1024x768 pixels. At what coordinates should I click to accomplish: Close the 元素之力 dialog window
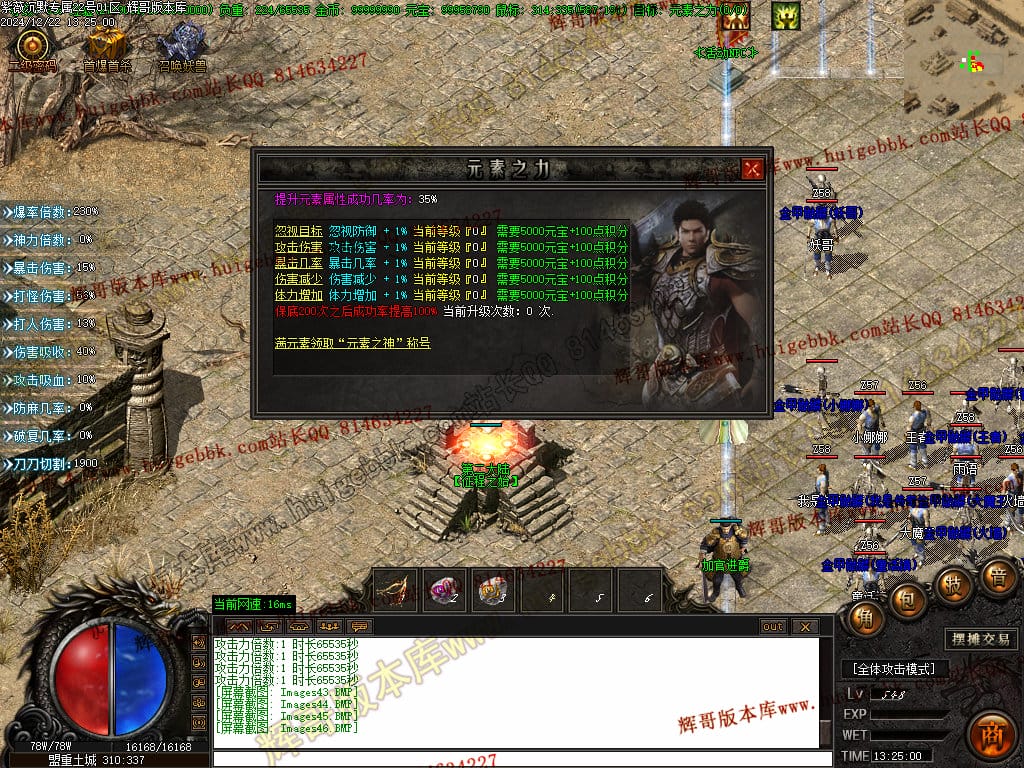752,169
